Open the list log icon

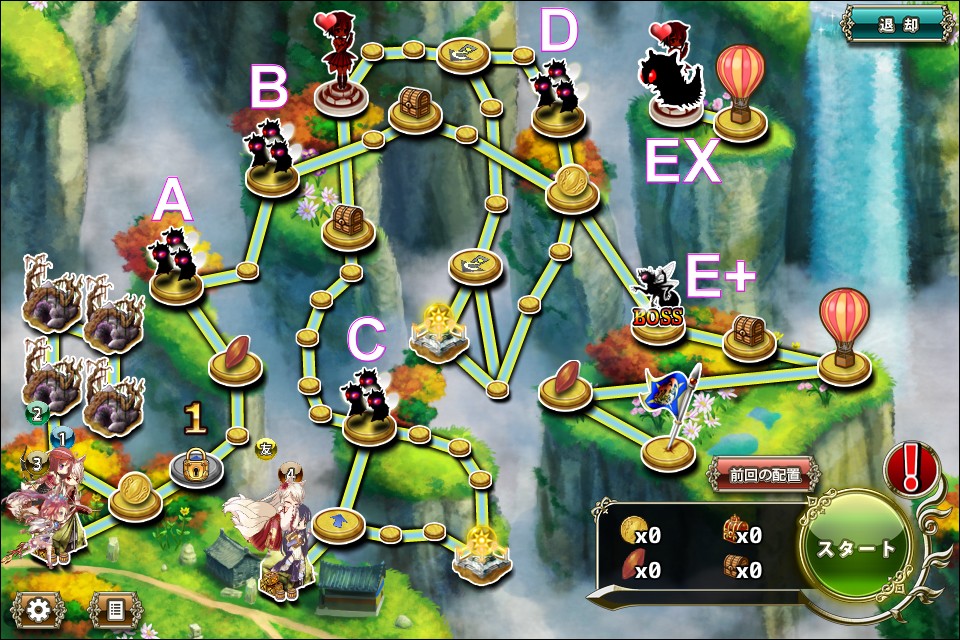115,608
